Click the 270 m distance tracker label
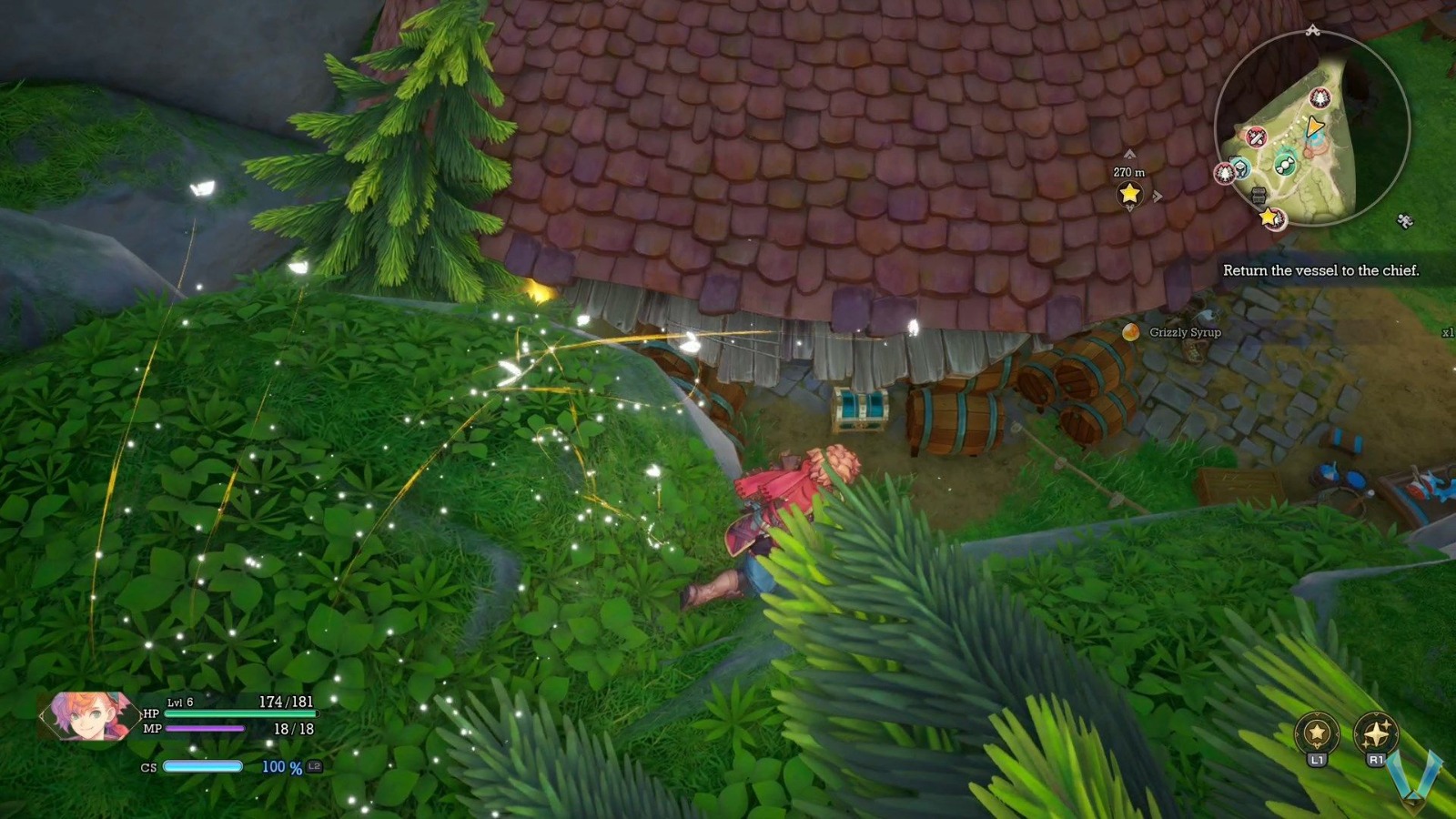This screenshot has width=1456, height=819. click(x=1129, y=172)
